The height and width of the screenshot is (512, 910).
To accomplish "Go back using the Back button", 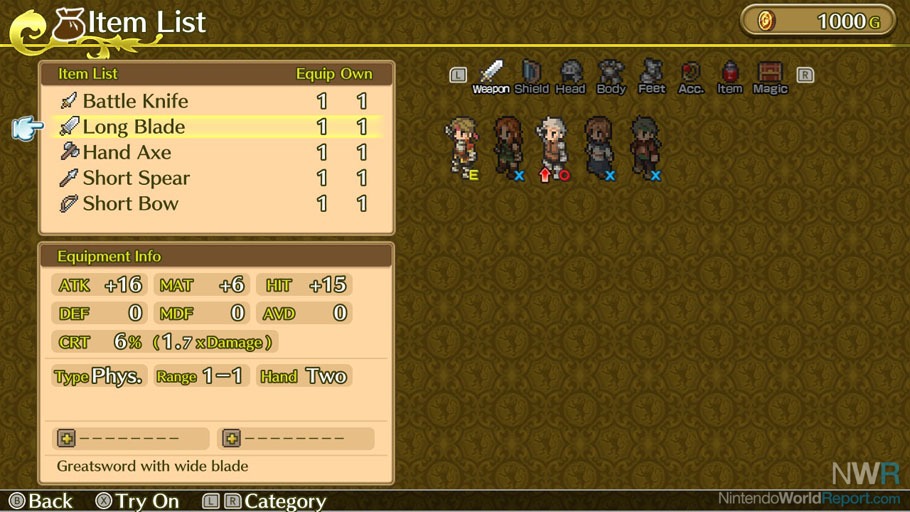I will pos(41,501).
